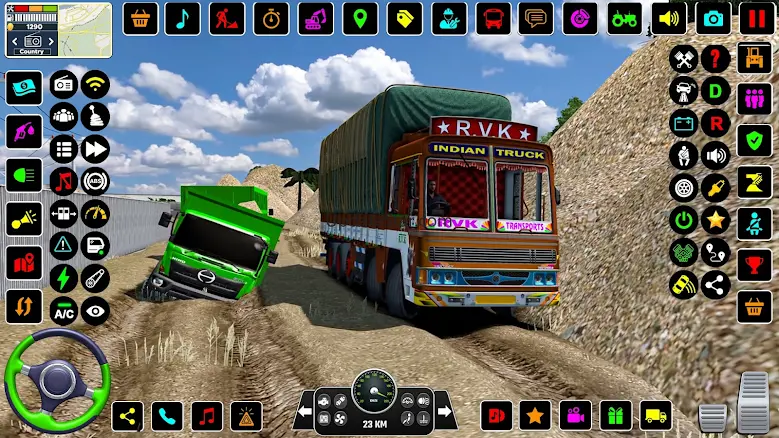Pause the game with the red pause button
Image resolution: width=779 pixels, height=438 pixels.
coord(755,18)
